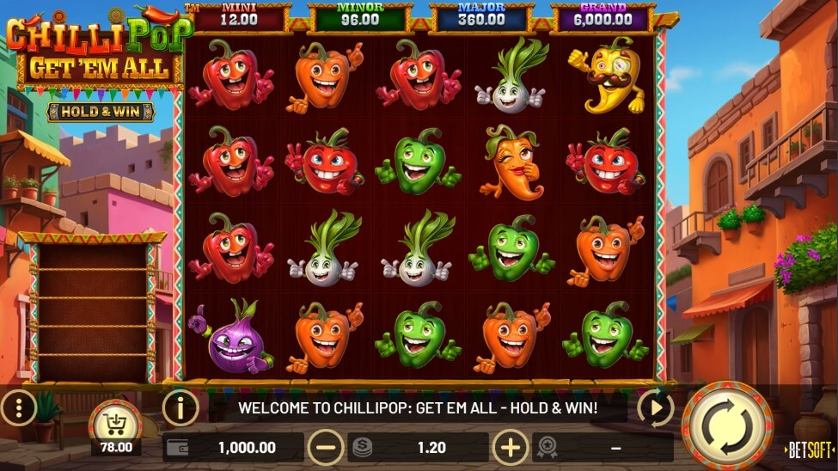Image resolution: width=838 pixels, height=471 pixels.
Task: Show the game info paytable
Action: [x=180, y=407]
